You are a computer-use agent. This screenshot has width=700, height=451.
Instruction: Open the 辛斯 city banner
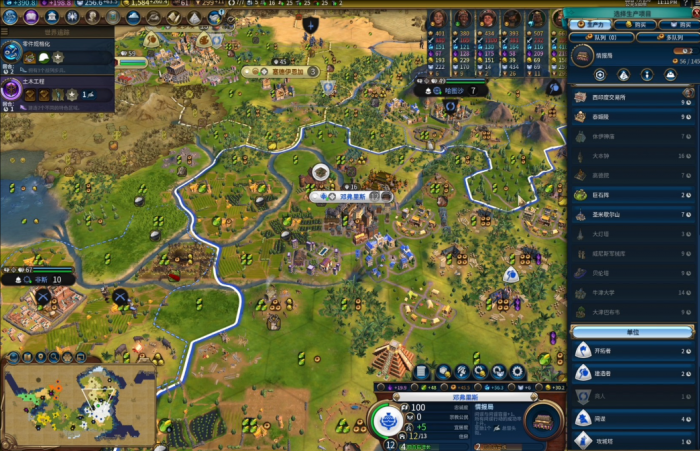[x=42, y=280]
